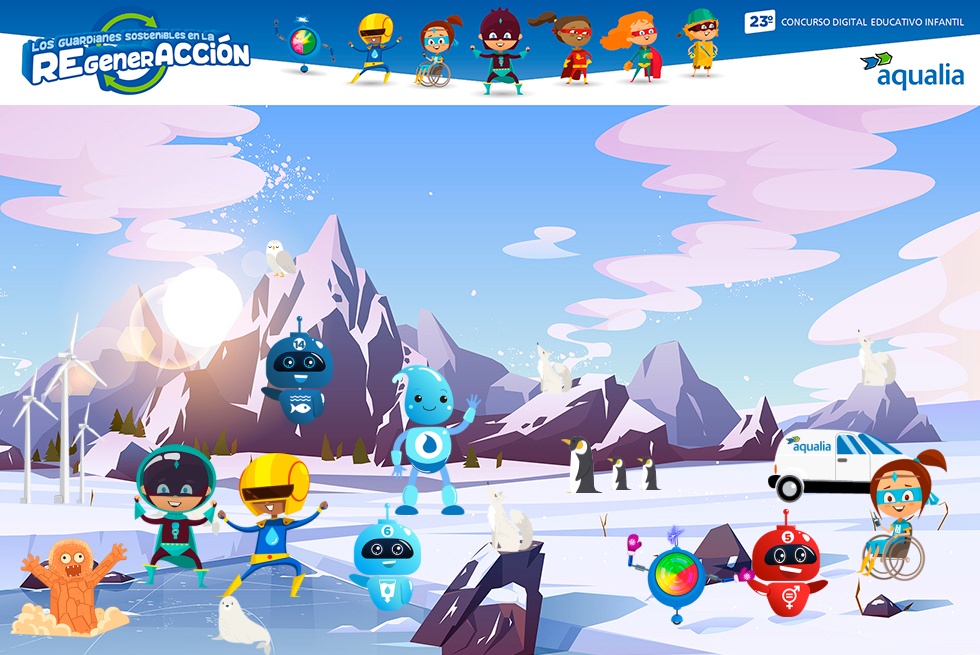Open the REgenerACCIÓN game logo
This screenshot has width=980, height=655.
coord(138,57)
